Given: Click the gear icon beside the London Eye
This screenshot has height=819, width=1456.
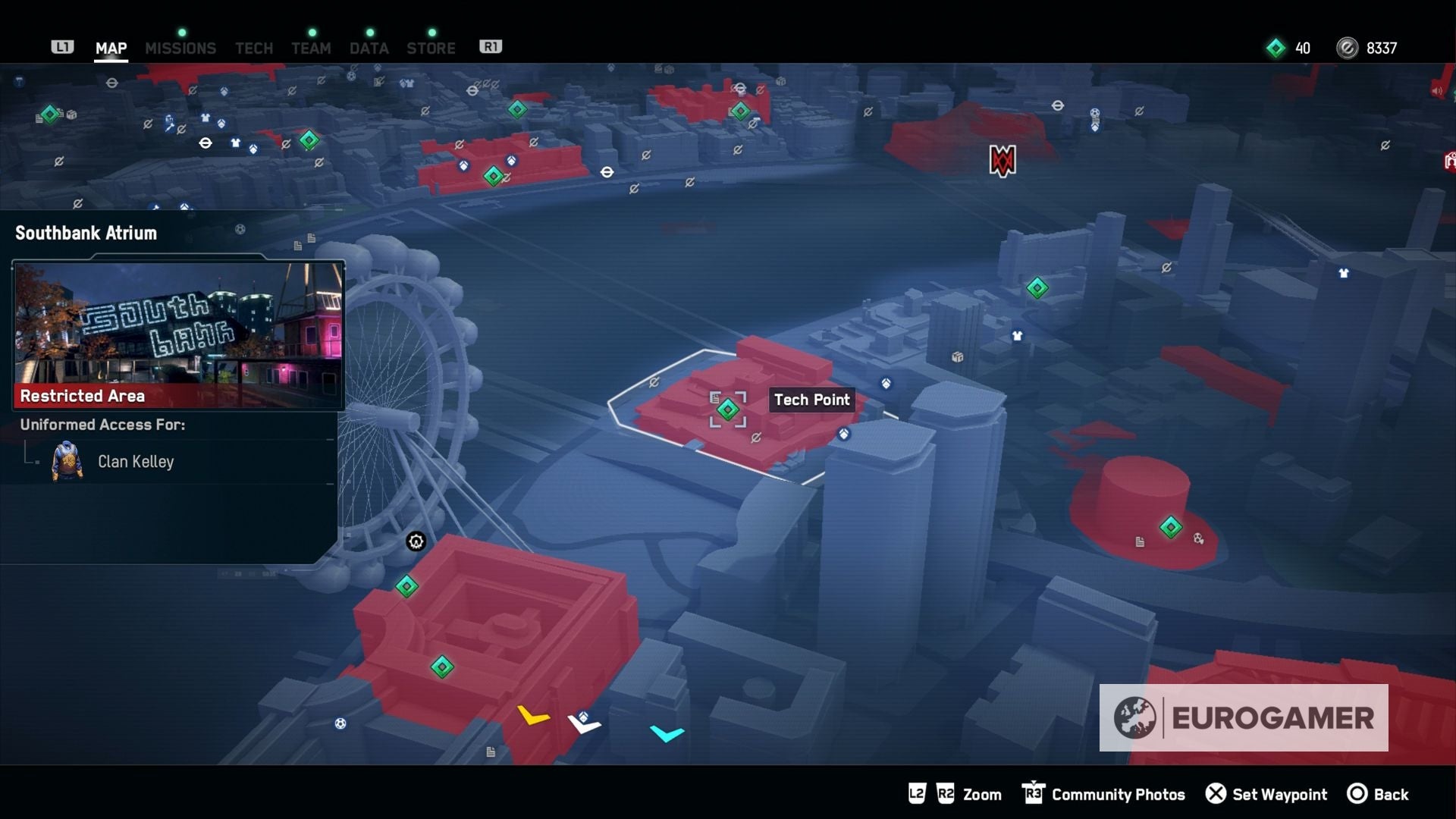Looking at the screenshot, I should 416,541.
